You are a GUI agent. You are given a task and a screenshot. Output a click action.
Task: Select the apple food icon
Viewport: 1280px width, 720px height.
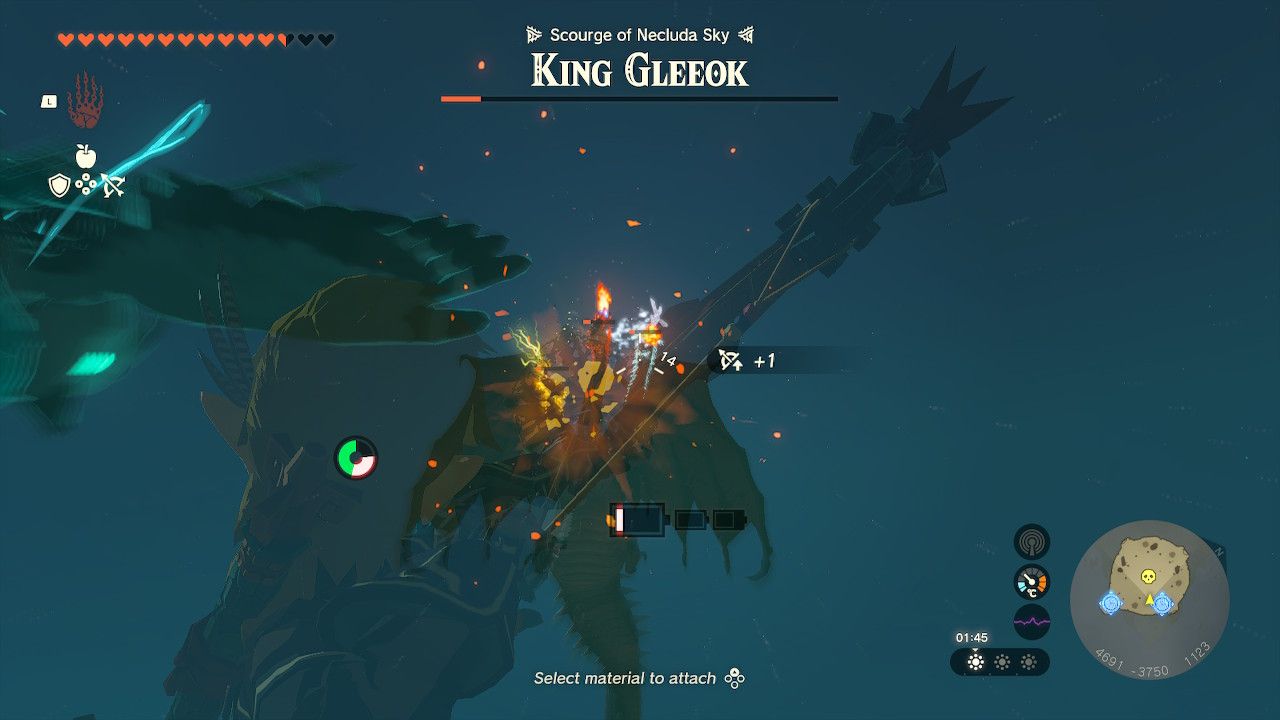click(84, 156)
